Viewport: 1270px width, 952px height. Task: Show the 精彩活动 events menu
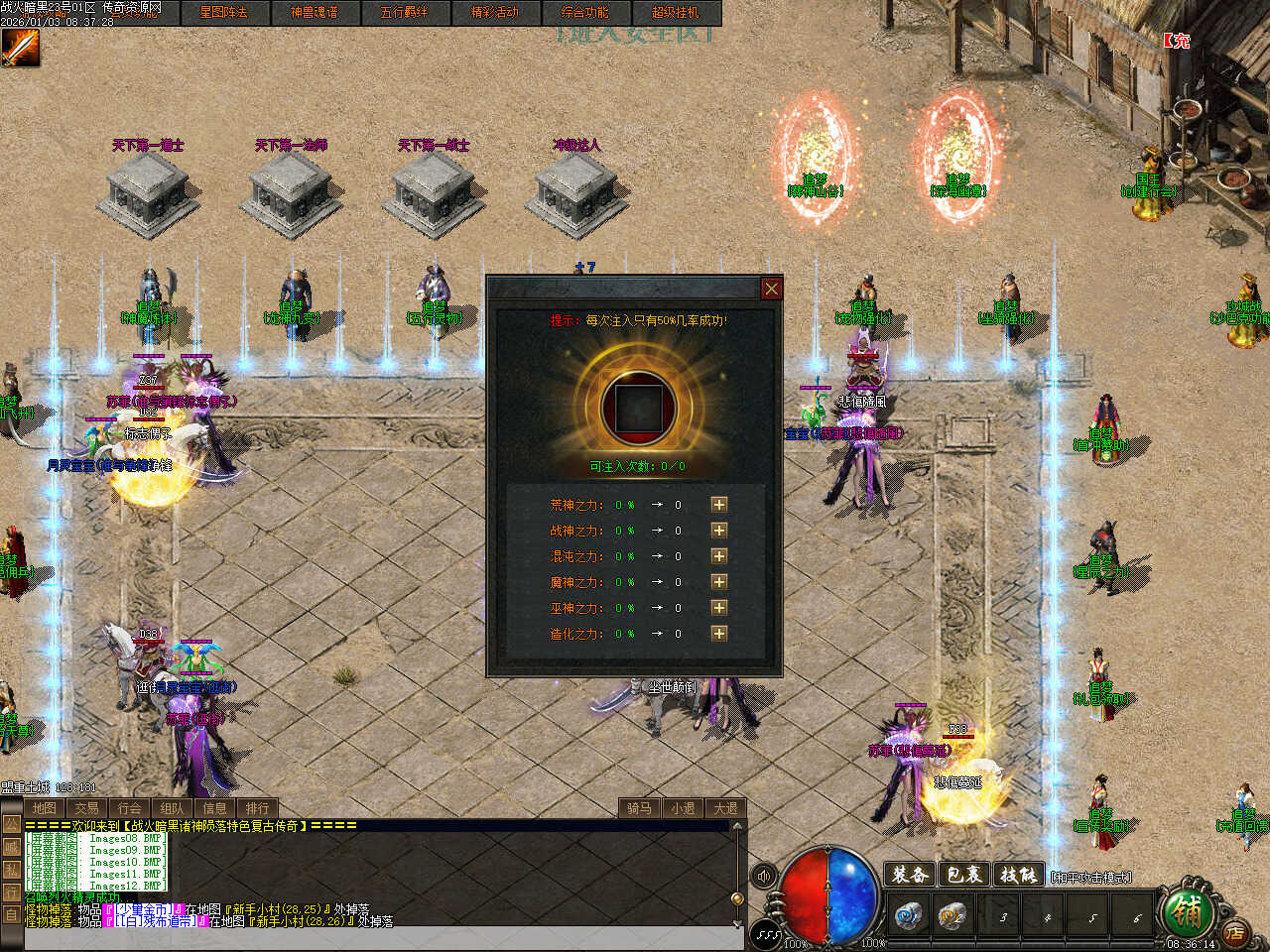494,13
